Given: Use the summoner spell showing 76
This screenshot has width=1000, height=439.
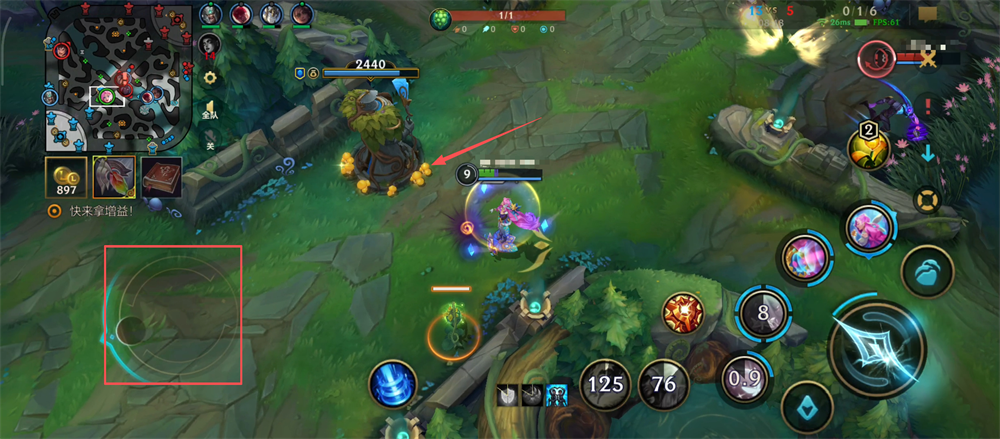Looking at the screenshot, I should (x=663, y=383).
